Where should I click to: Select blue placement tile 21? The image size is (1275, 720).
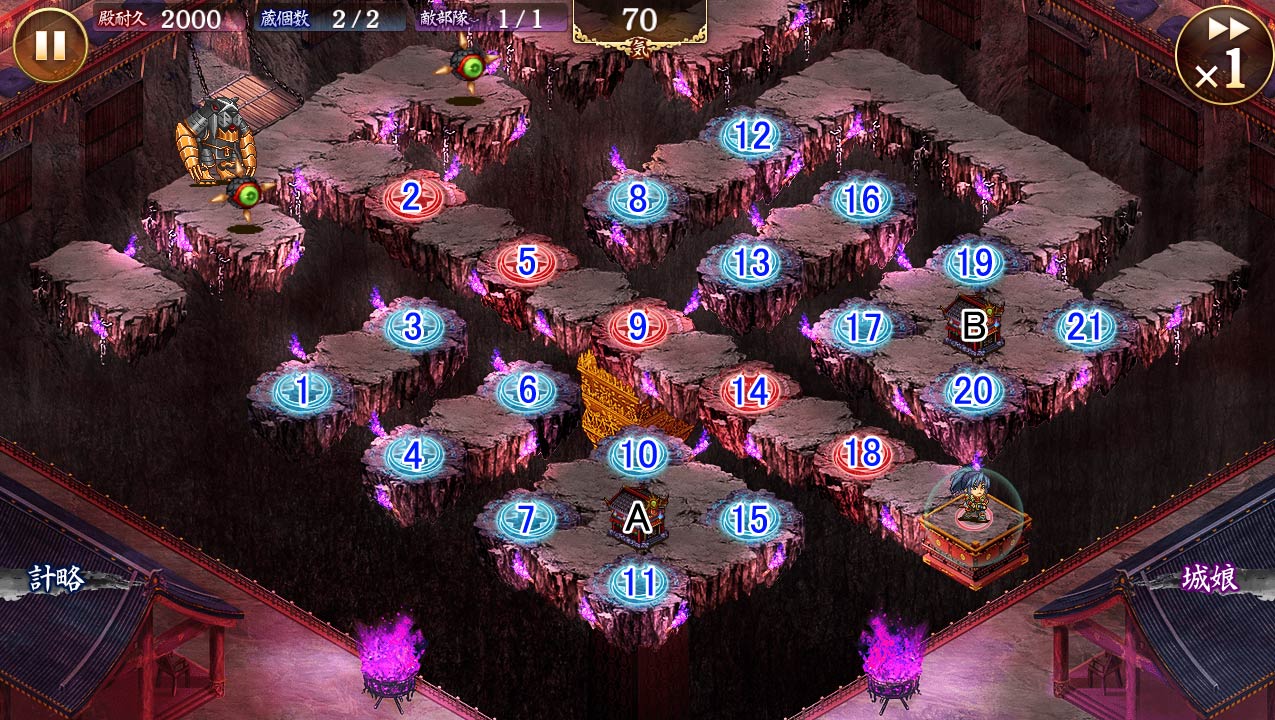pos(1085,327)
